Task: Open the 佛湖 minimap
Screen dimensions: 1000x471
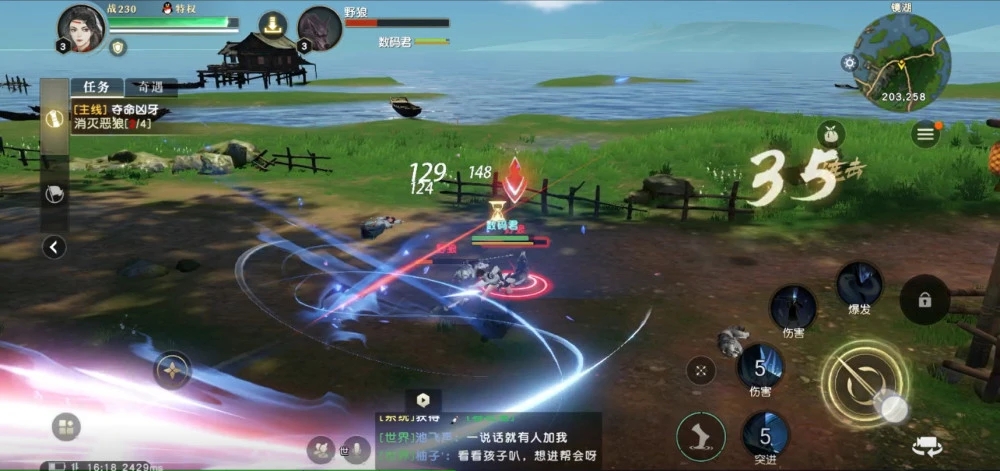Action: point(901,62)
